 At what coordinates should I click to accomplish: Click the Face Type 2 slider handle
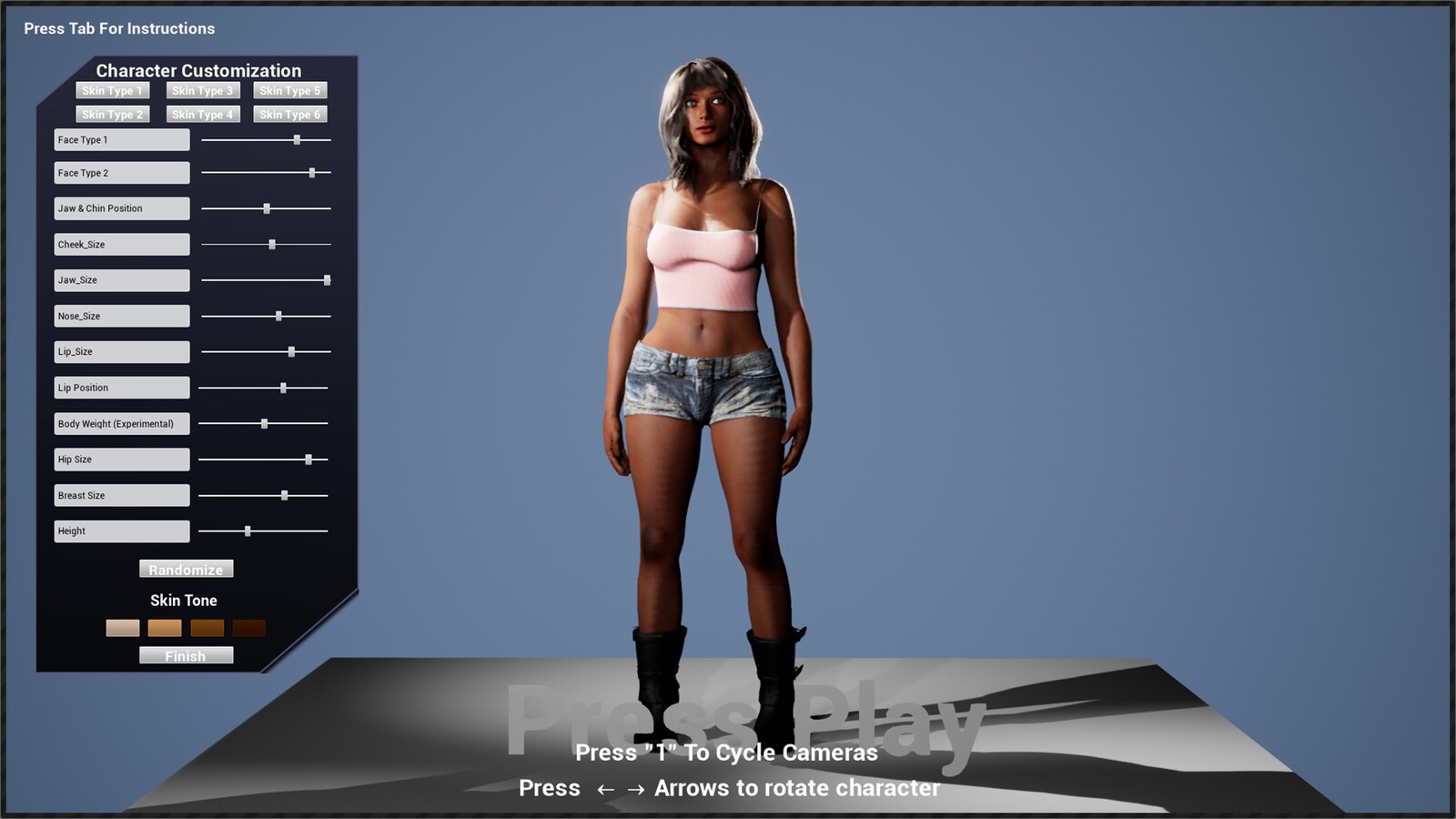(313, 171)
